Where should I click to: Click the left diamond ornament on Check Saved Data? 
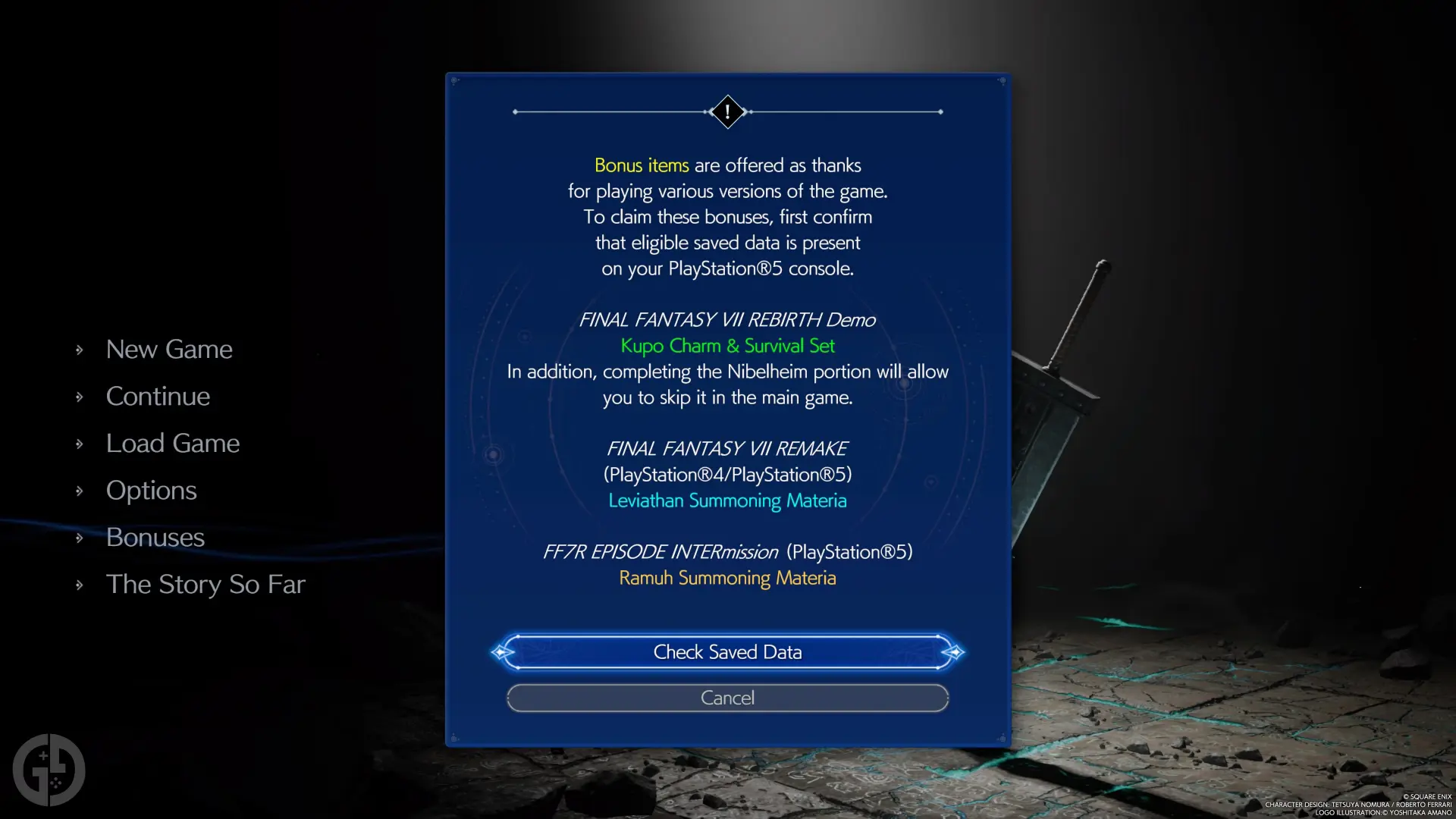500,652
